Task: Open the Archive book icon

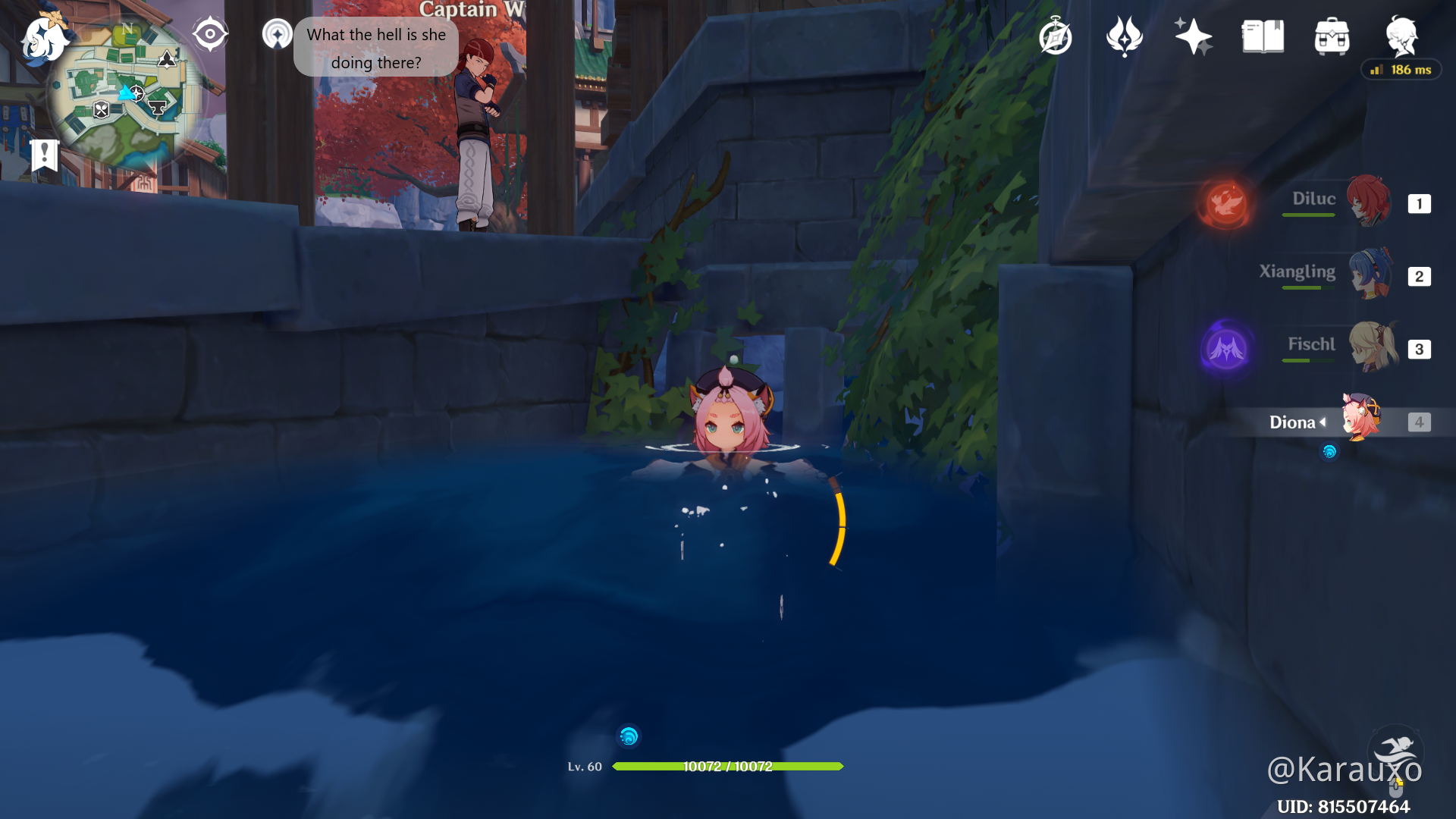Action: point(1261,35)
